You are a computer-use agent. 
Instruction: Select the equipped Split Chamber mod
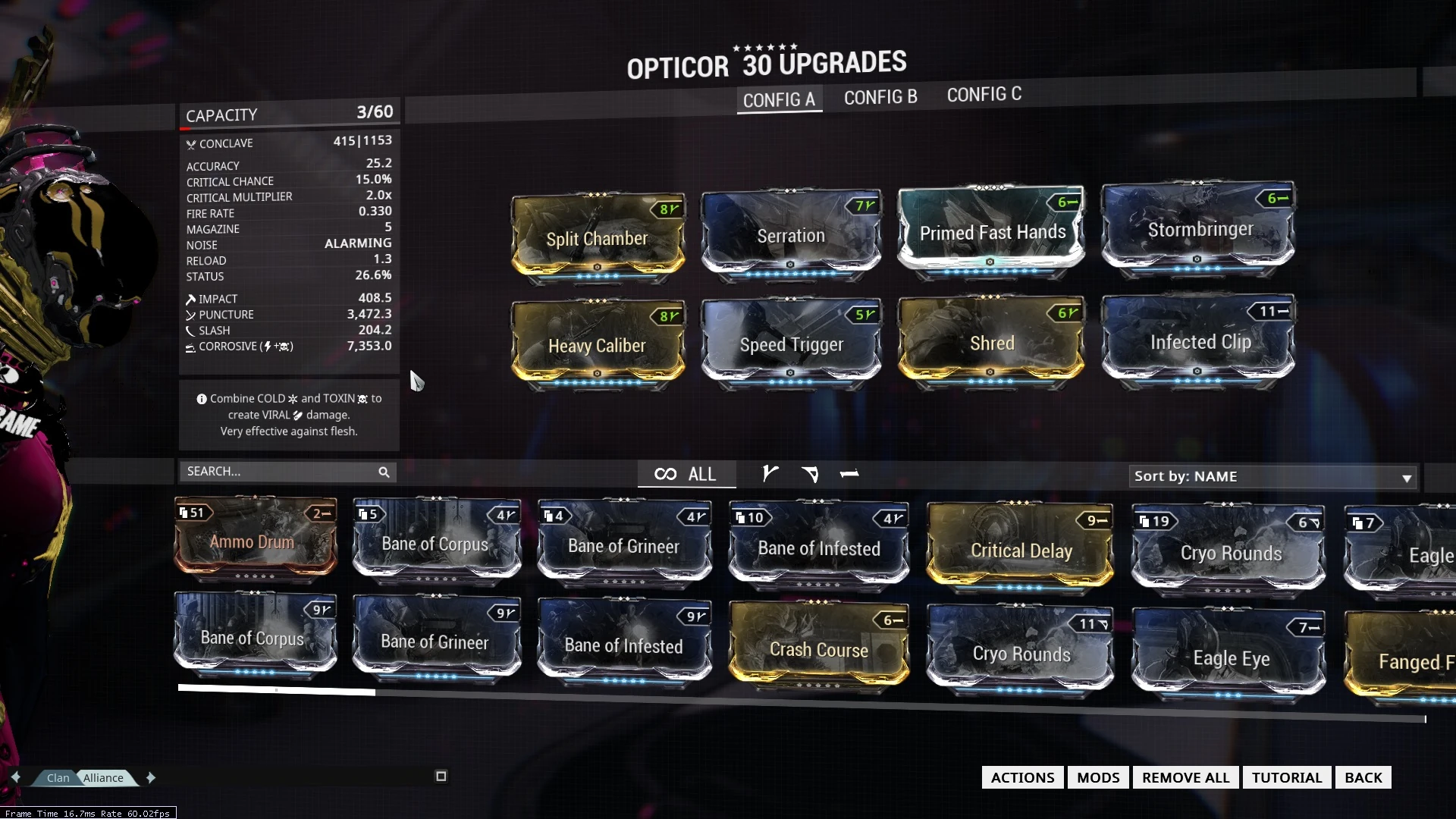pyautogui.click(x=598, y=238)
